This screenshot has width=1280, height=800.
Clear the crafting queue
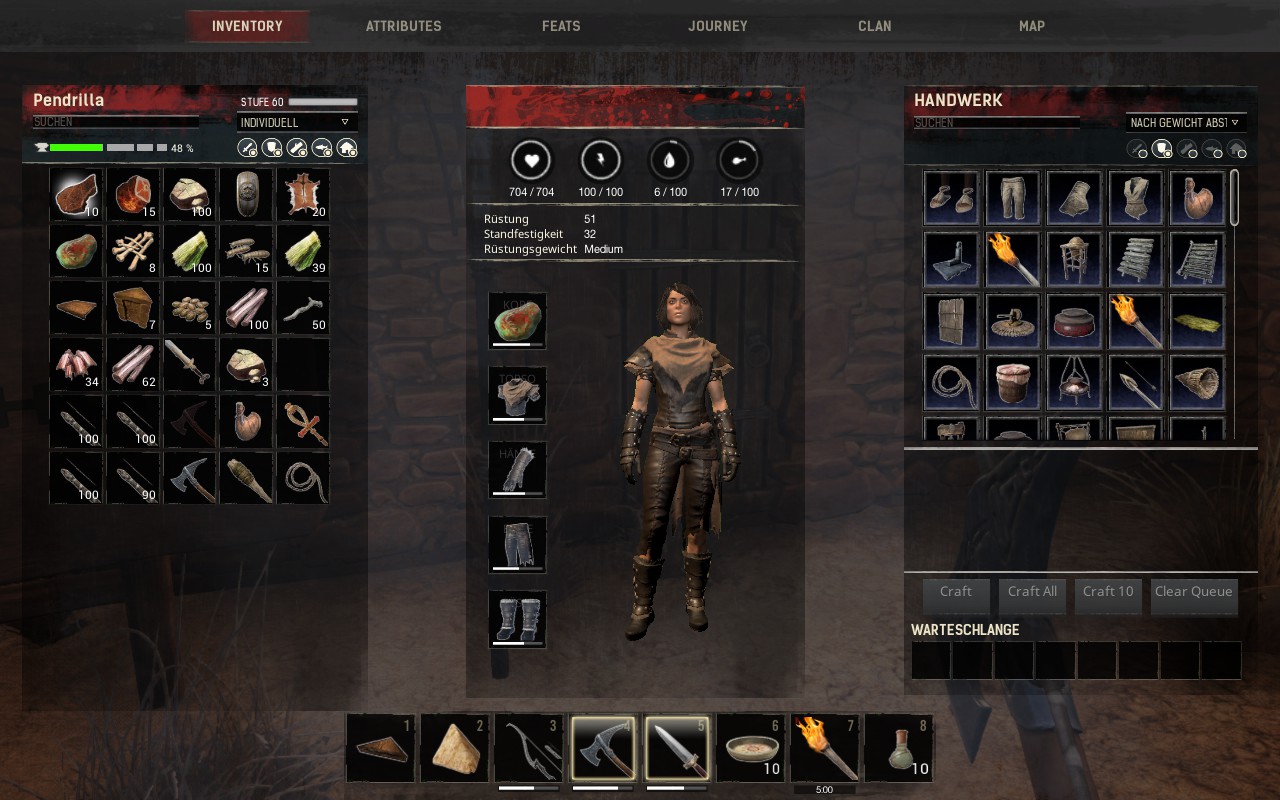pyautogui.click(x=1193, y=592)
